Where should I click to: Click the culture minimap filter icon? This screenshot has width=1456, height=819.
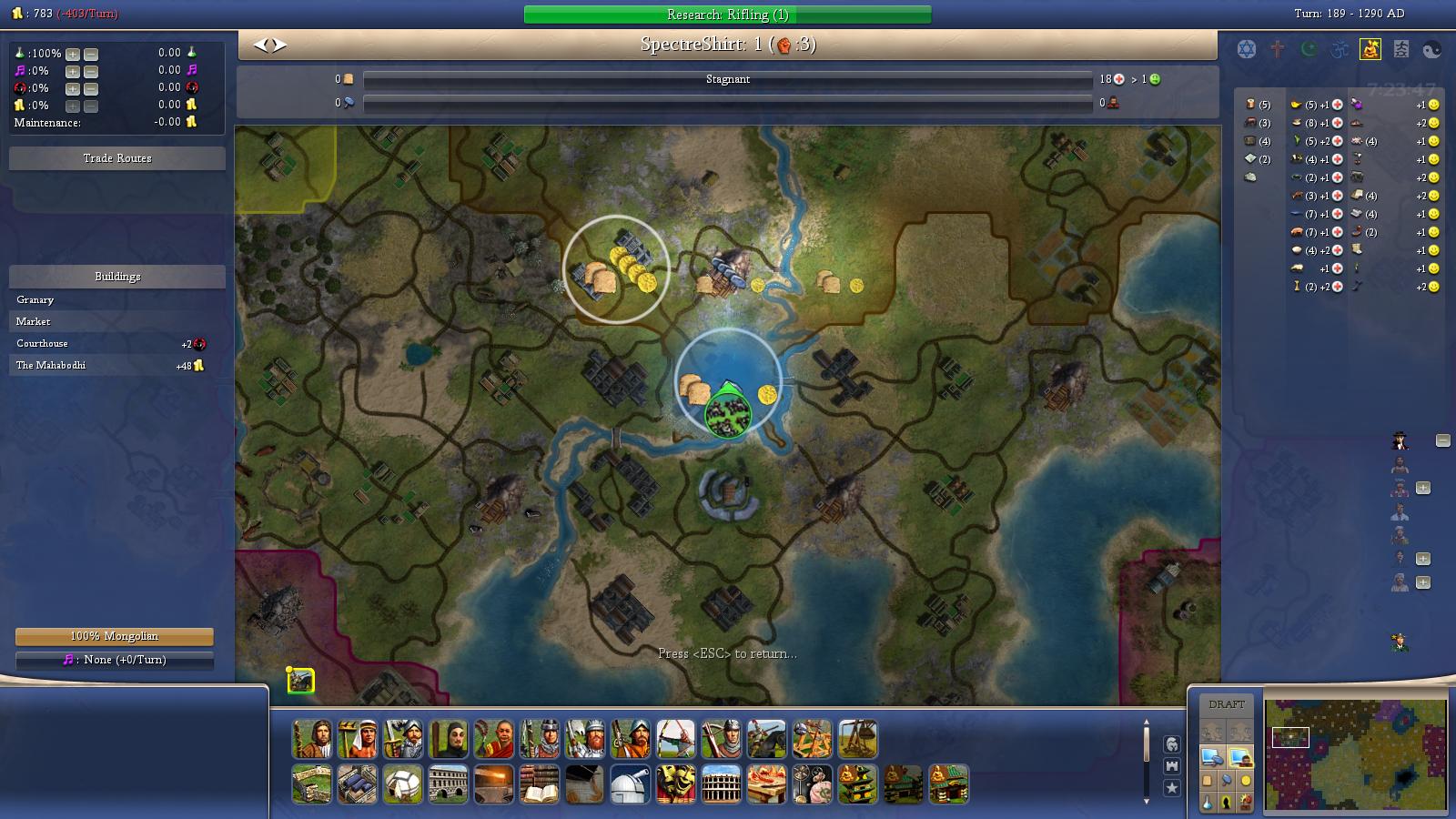click(1227, 802)
